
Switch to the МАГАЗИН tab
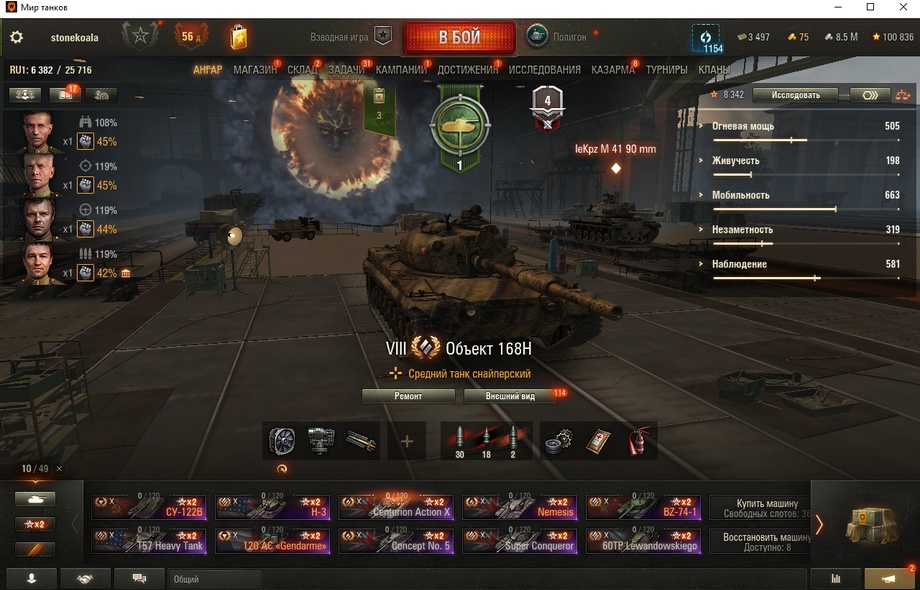coord(255,70)
